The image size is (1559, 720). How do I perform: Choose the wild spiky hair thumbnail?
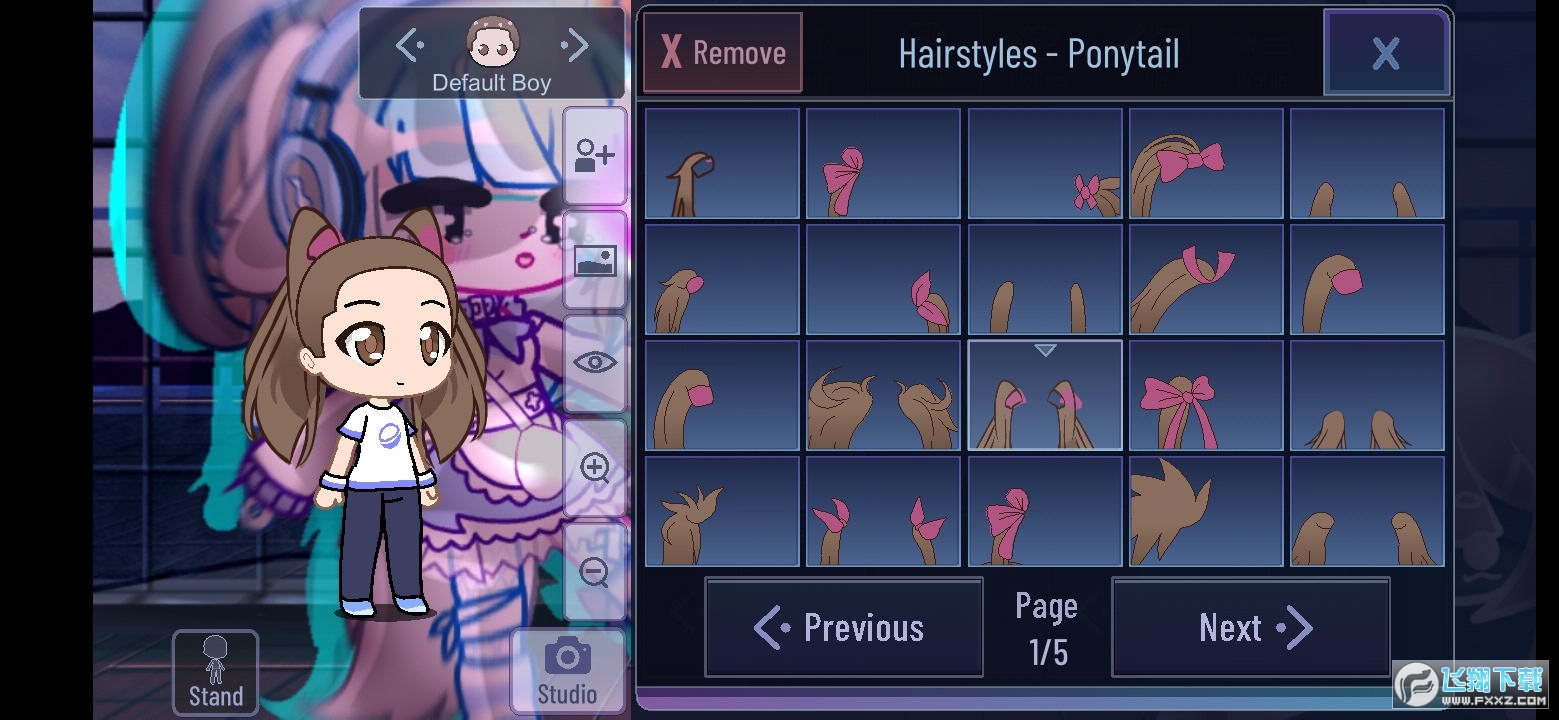1205,511
